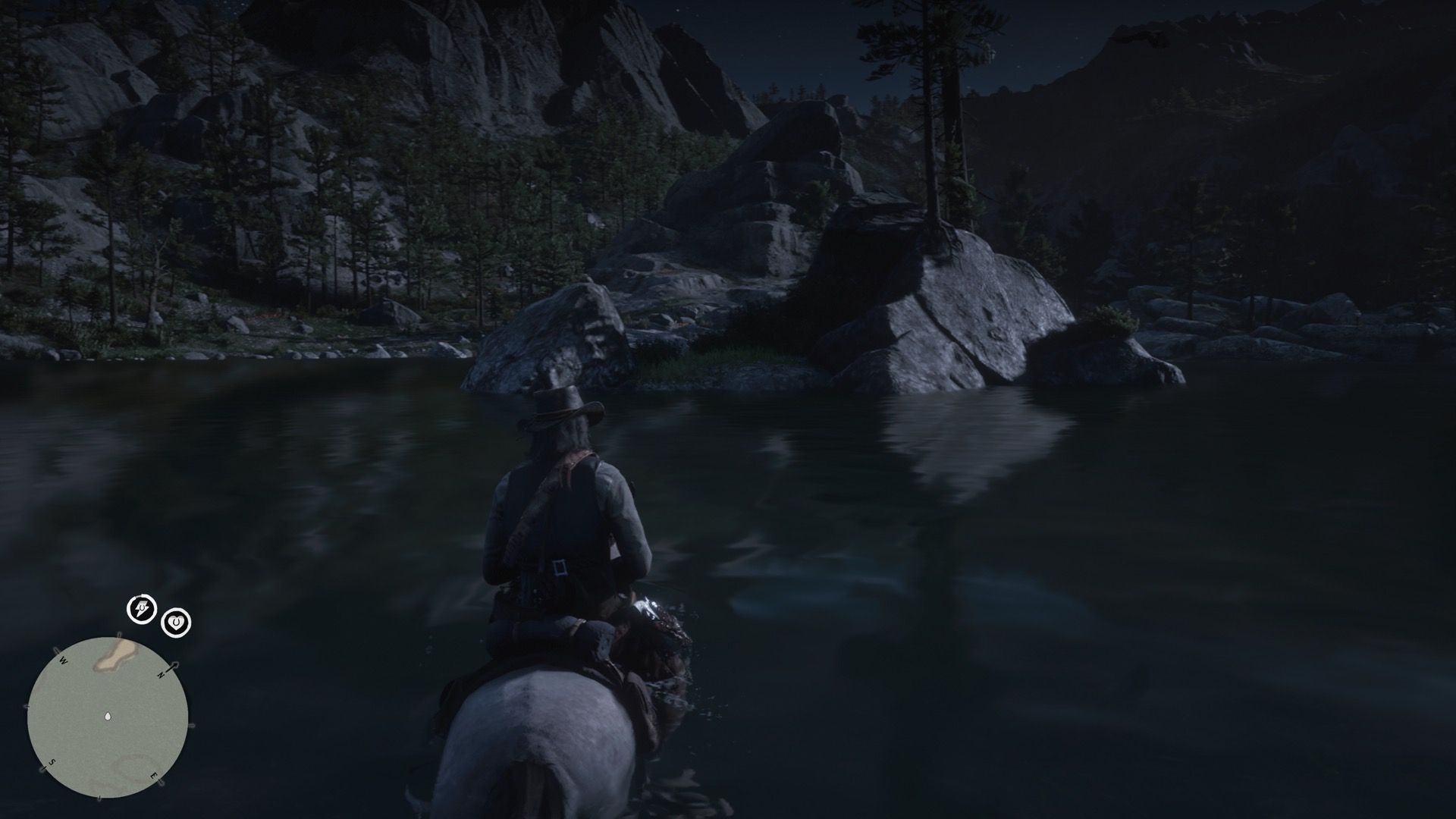Click the E compass letter on the minimap
This screenshot has width=1456, height=819.
tap(155, 776)
